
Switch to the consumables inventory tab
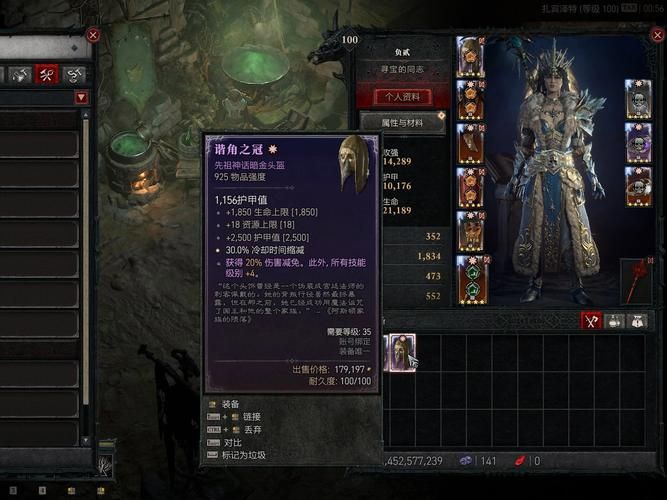coord(615,321)
